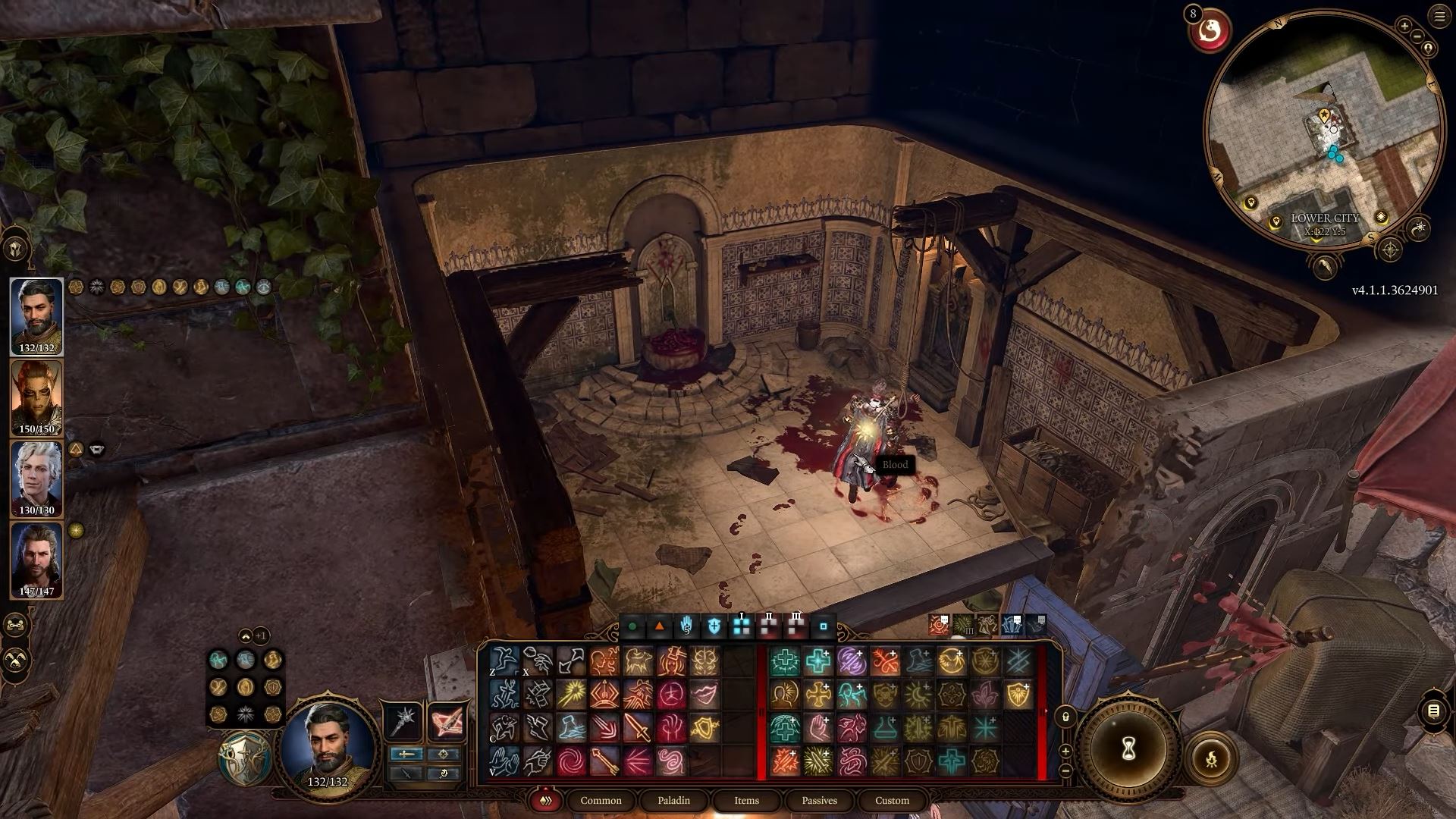Switch to the Common hotbar tab

(601, 800)
